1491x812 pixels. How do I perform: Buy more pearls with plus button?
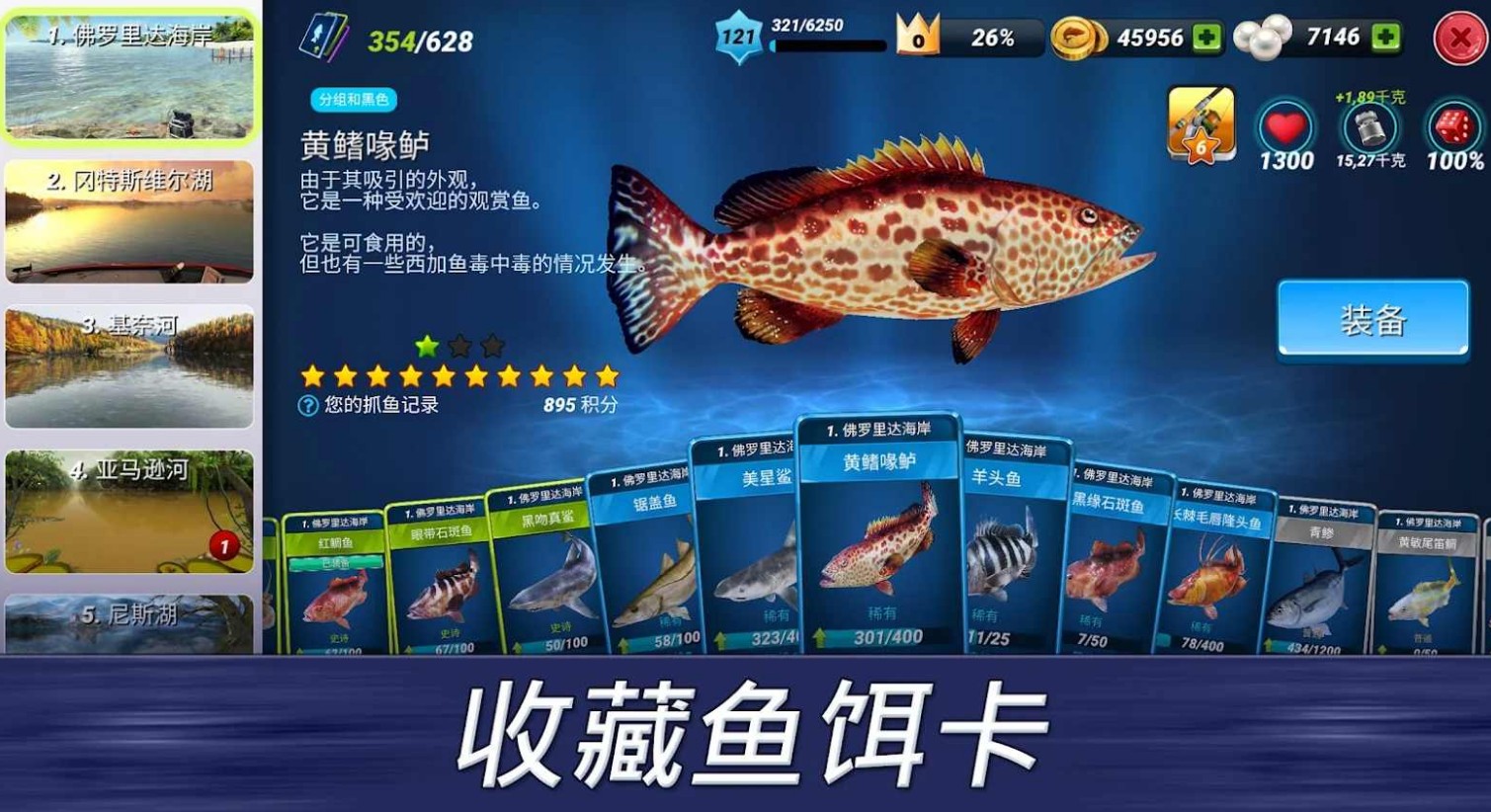pyautogui.click(x=1385, y=38)
